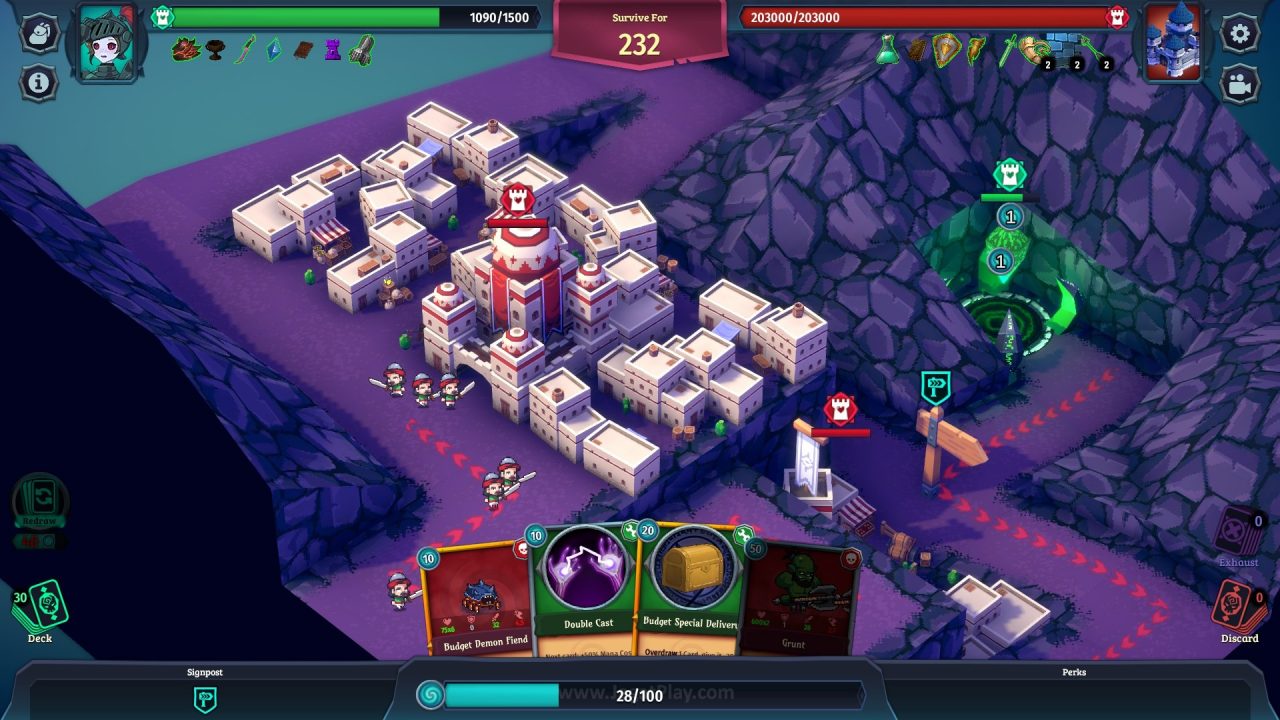
Task: Play the Budget Demon Fiend card
Action: pos(477,600)
